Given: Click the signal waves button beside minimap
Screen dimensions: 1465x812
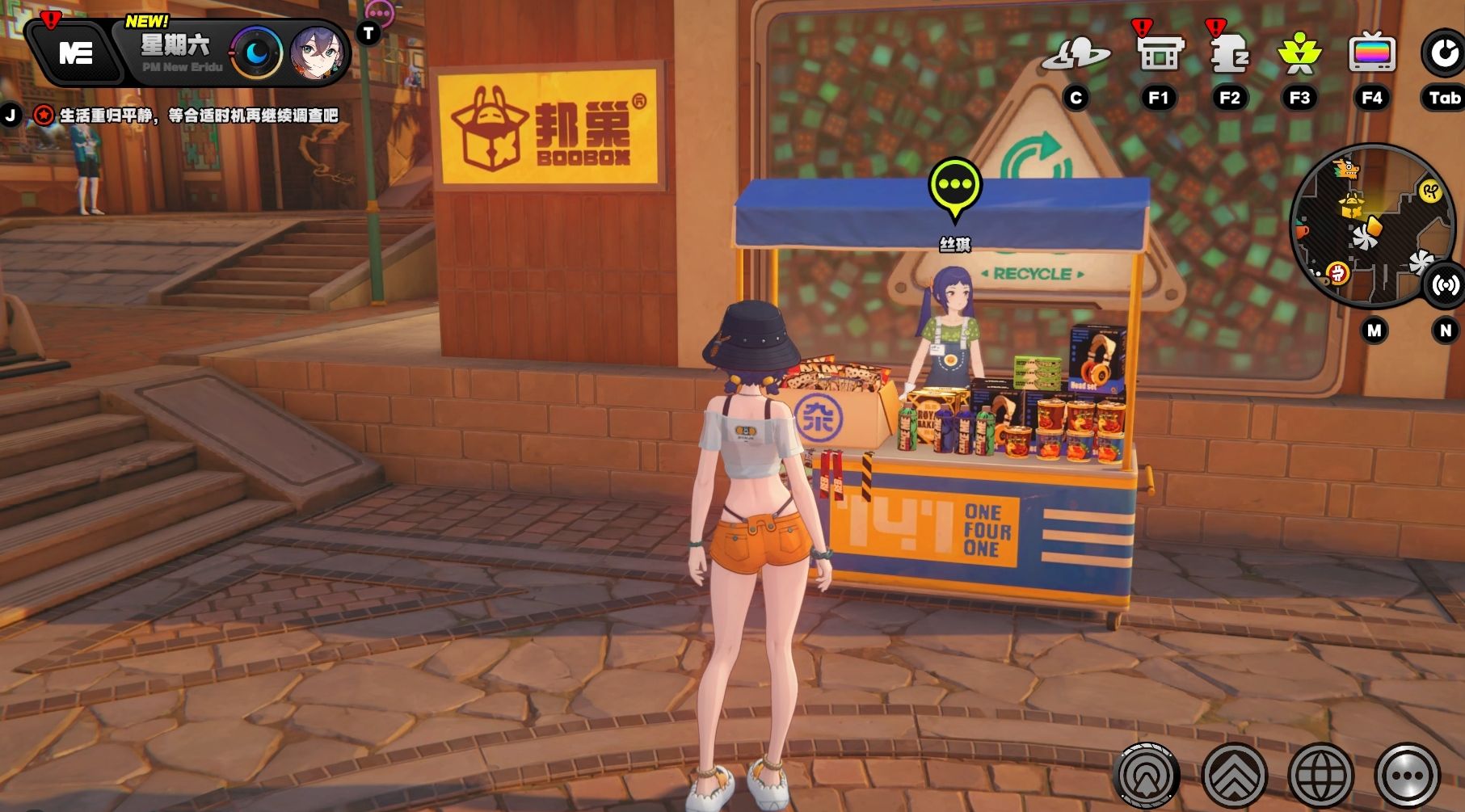Looking at the screenshot, I should [x=1446, y=284].
